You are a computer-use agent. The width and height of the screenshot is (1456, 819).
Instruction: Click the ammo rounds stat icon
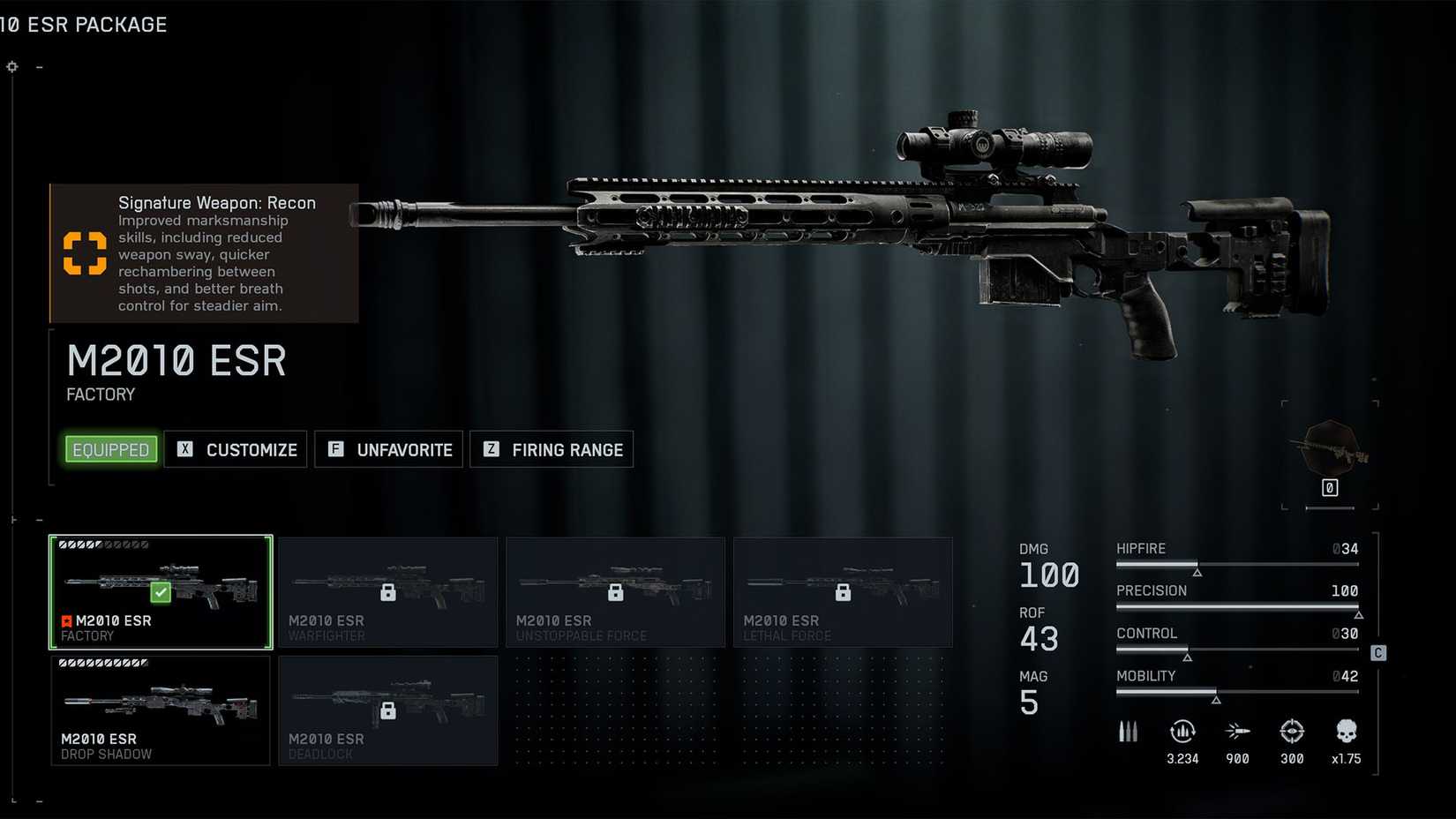(x=1128, y=732)
